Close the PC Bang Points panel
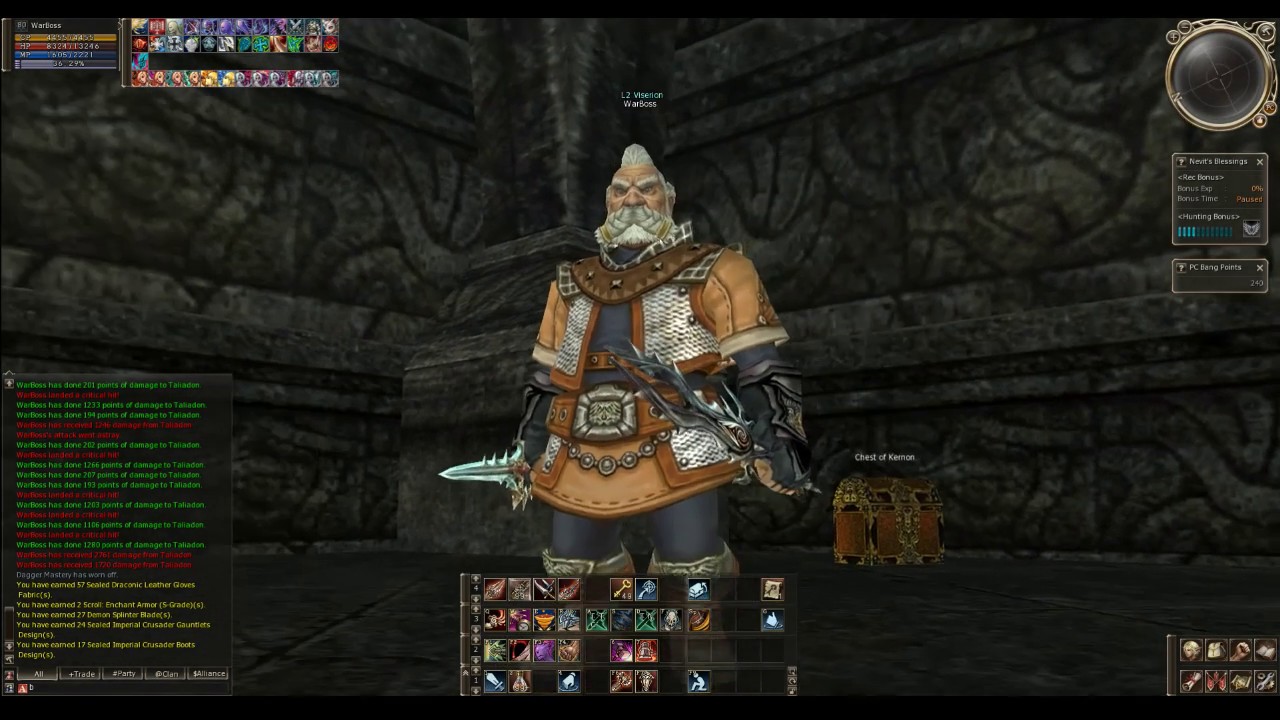 click(x=1259, y=268)
